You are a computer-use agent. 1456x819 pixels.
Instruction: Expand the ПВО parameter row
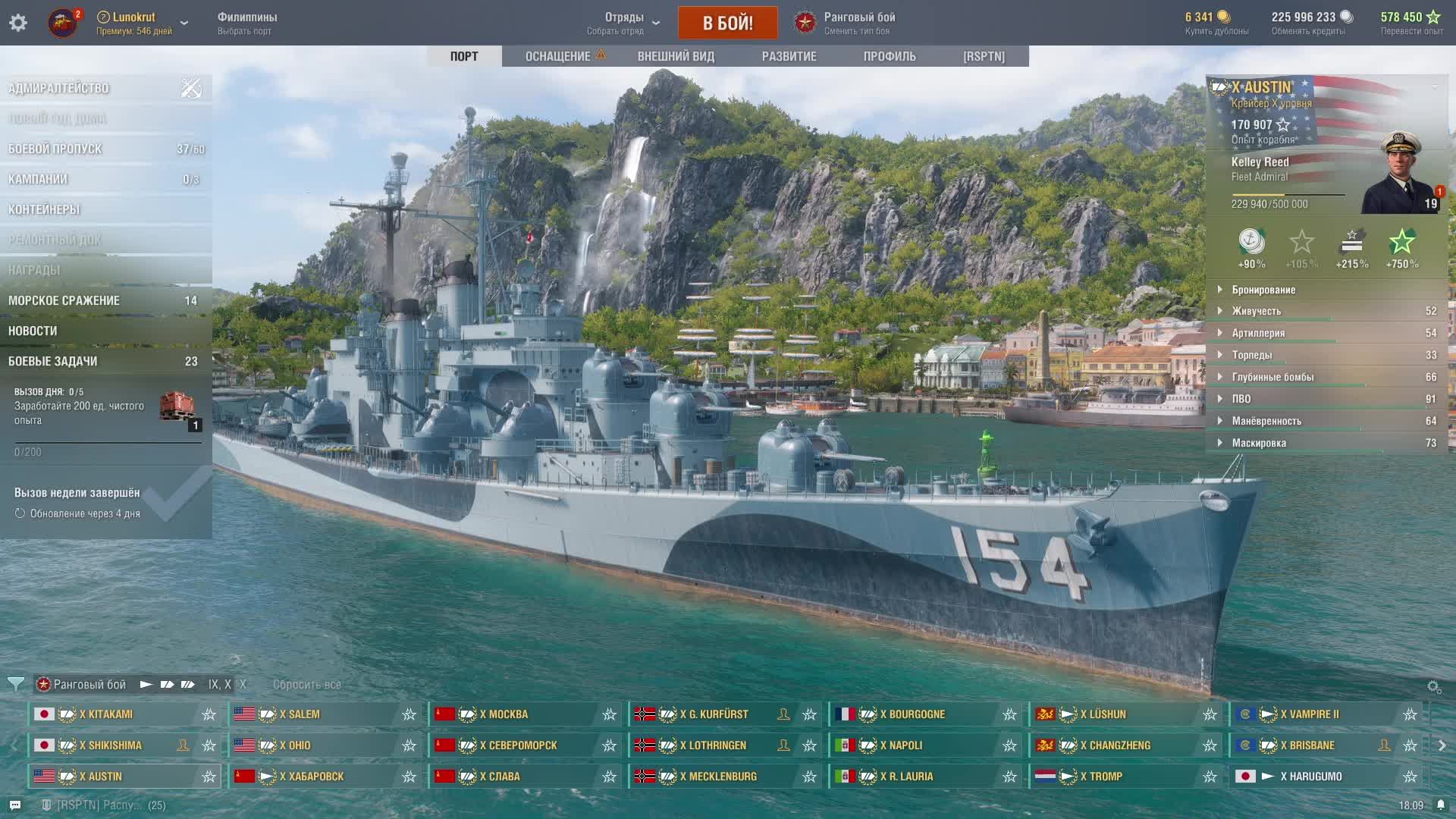tap(1241, 399)
